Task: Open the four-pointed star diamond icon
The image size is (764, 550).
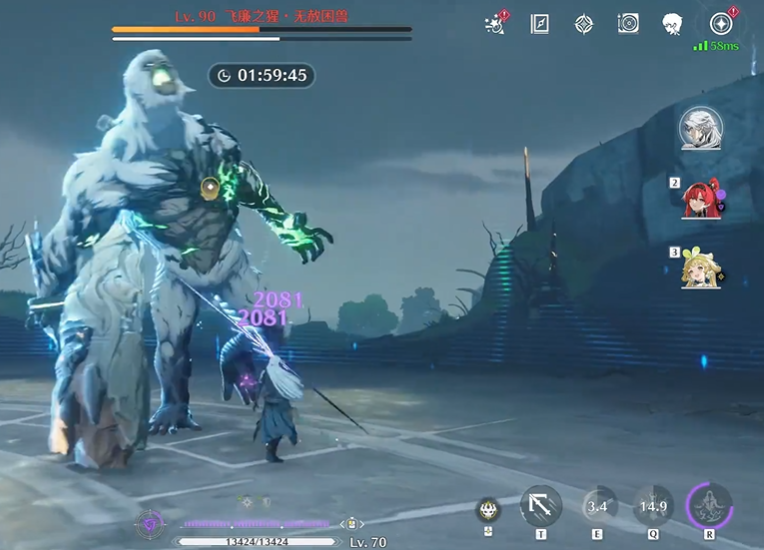Action: [x=584, y=24]
